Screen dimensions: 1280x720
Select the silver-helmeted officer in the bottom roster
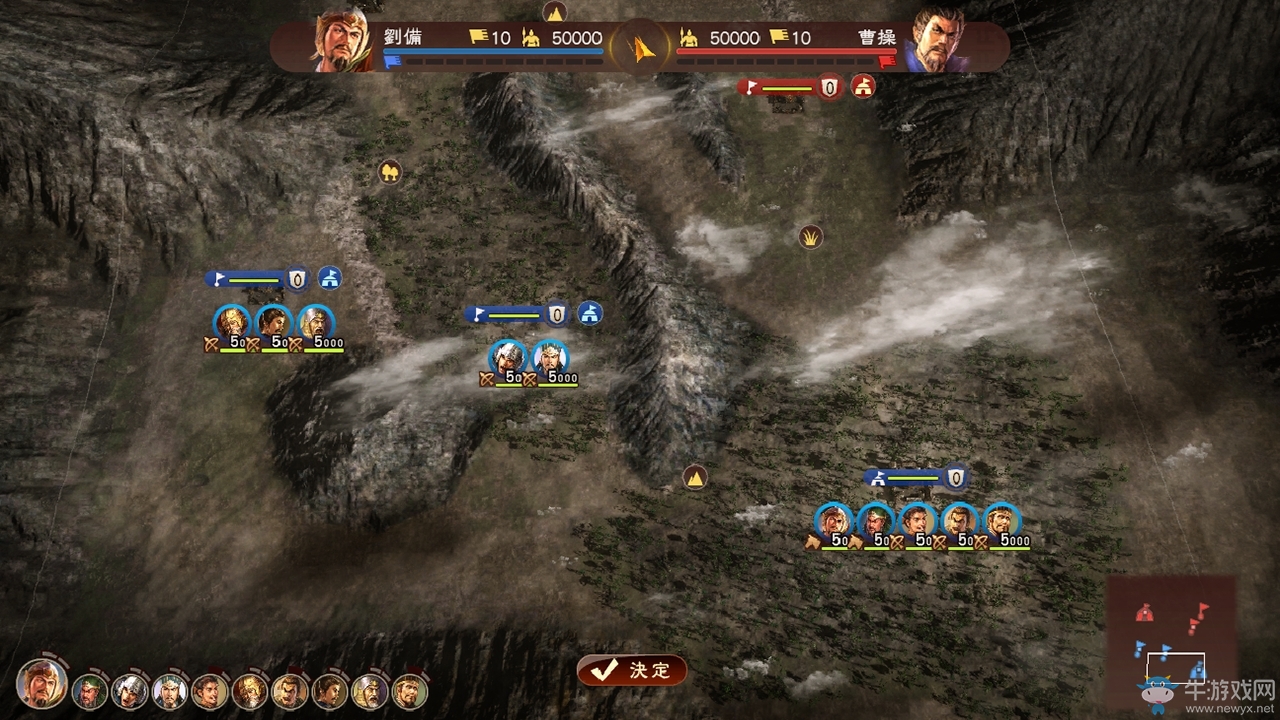(x=129, y=690)
